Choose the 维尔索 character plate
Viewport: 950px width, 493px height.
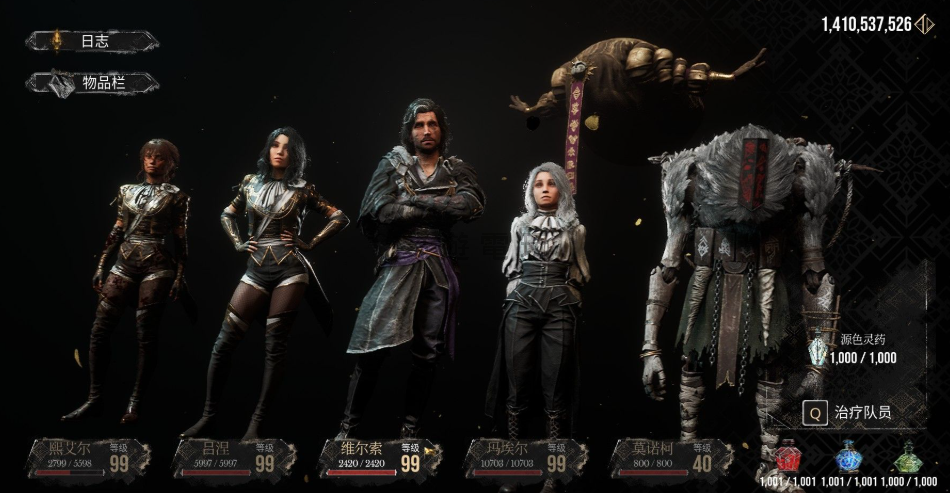(382, 456)
